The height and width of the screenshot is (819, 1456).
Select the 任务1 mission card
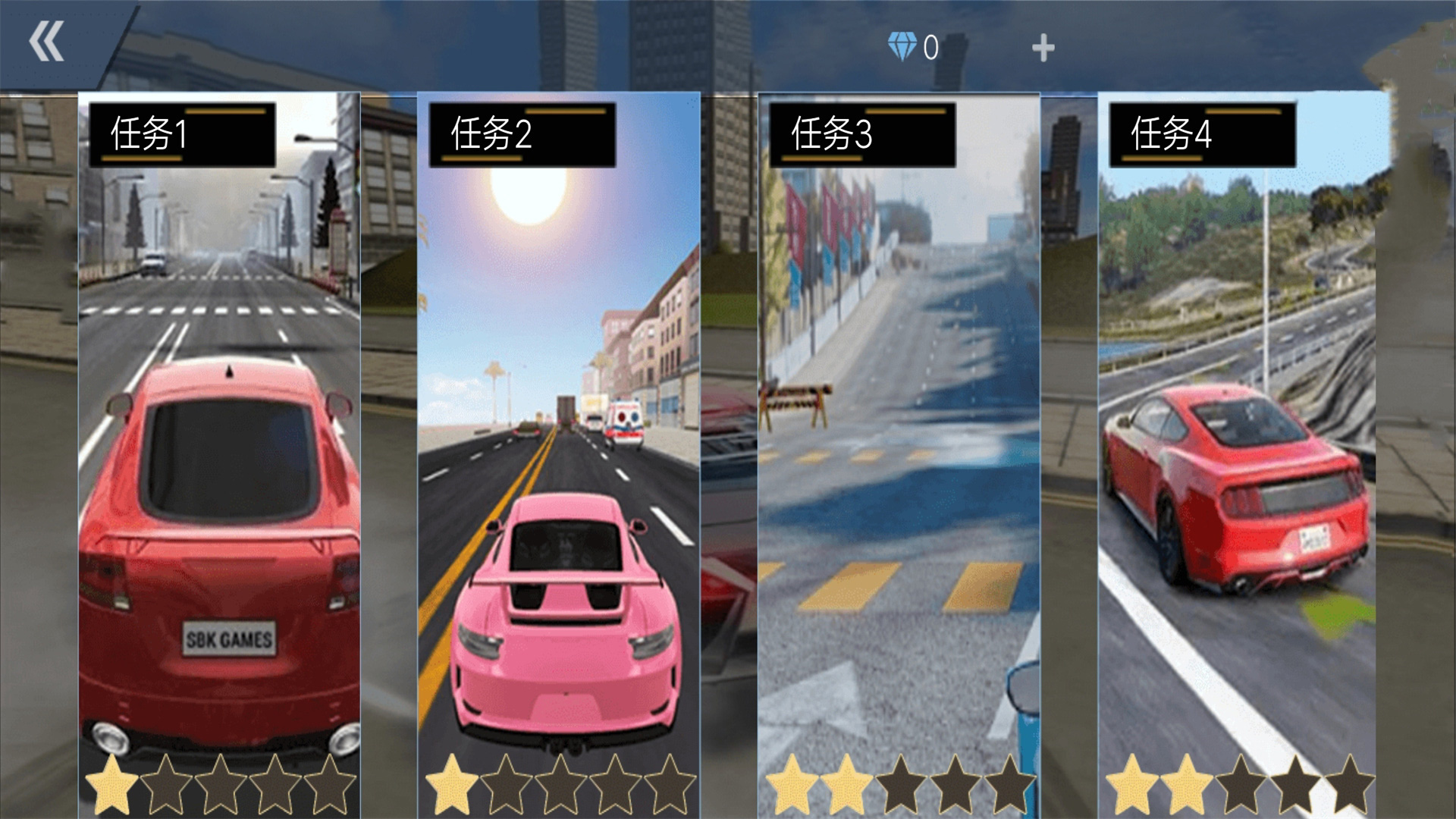(x=219, y=455)
